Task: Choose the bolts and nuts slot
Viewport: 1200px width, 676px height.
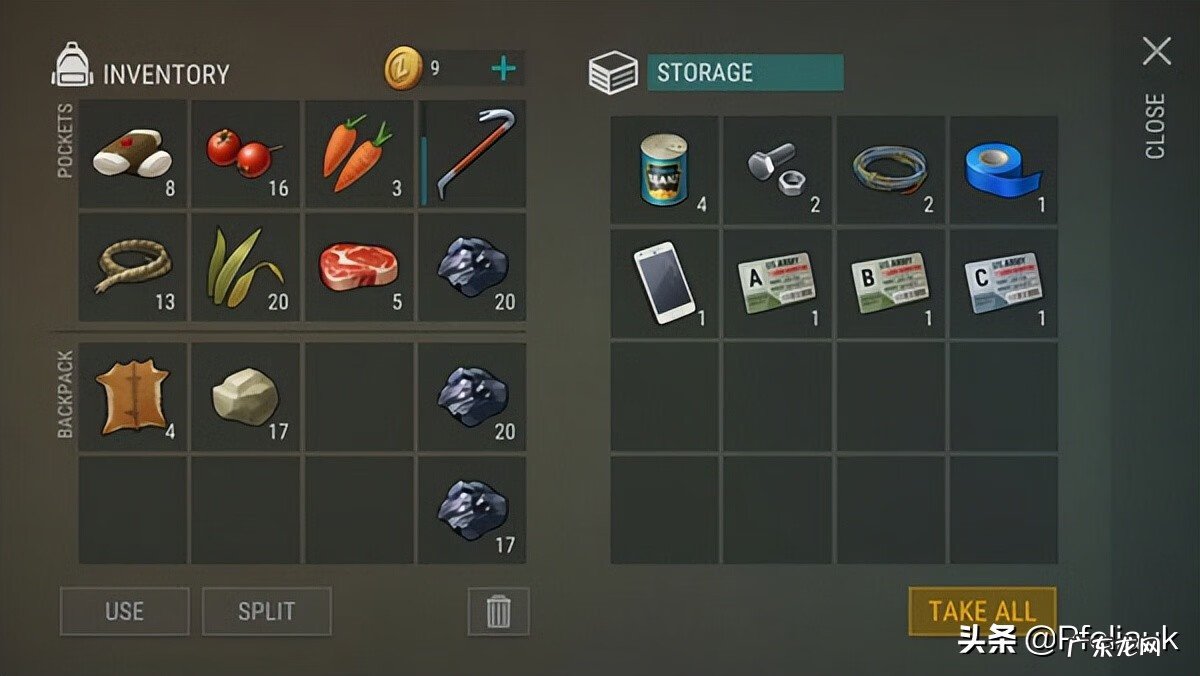Action: tap(778, 170)
